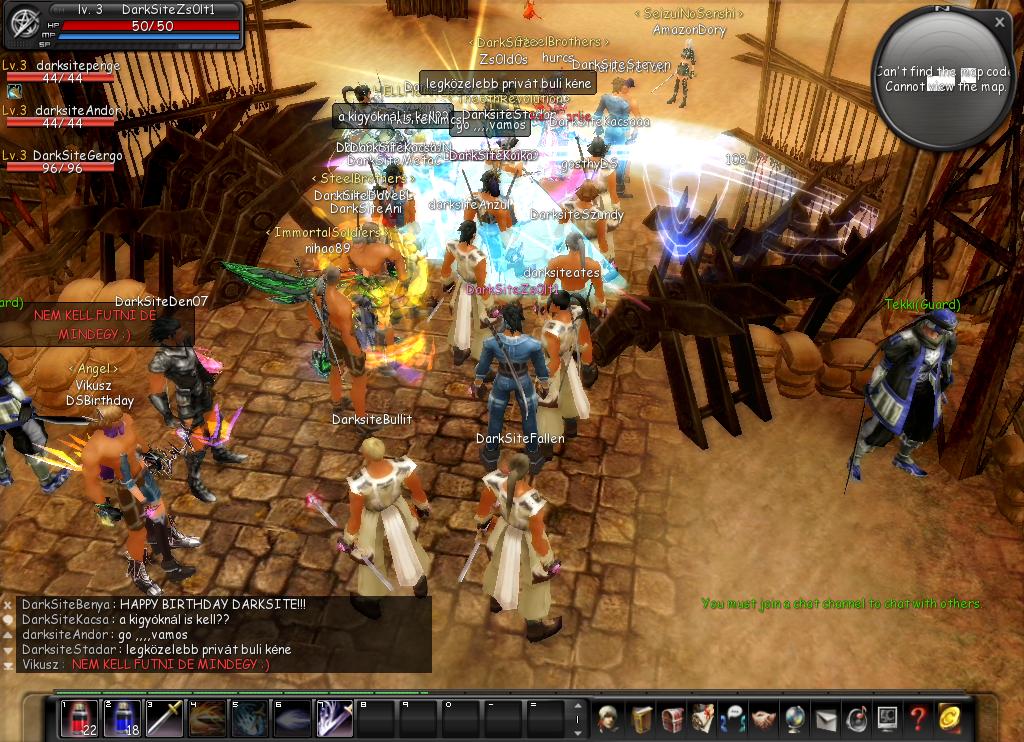Use the red HP potion in slot 1
Screen dimensions: 1024x742
(79, 717)
